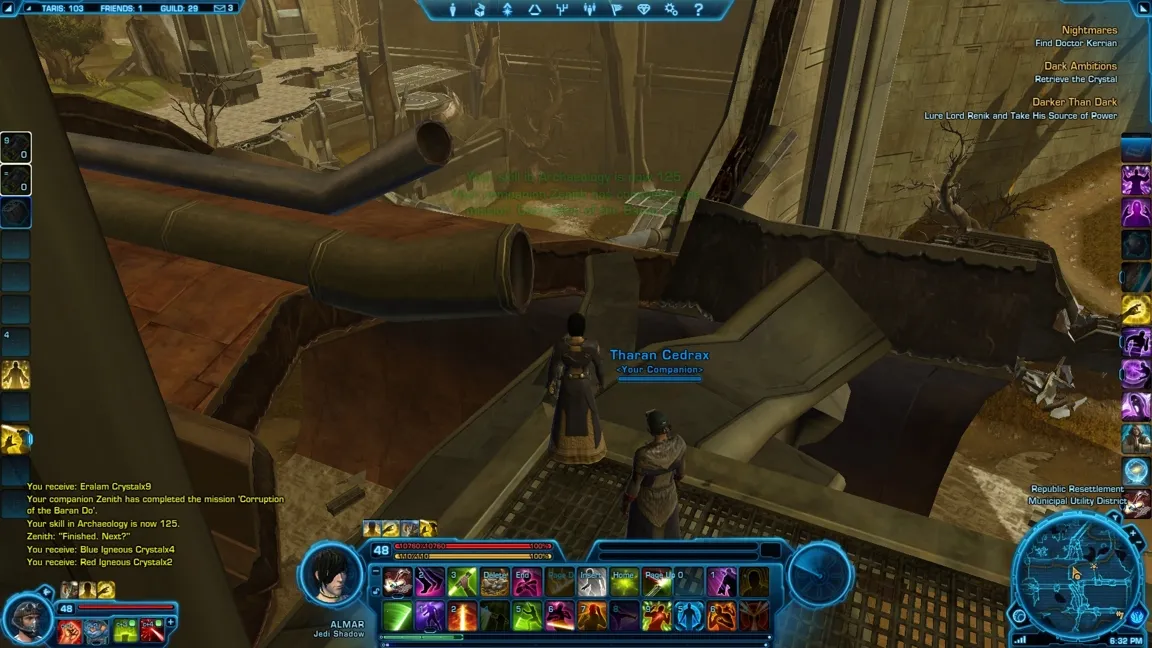The image size is (1152, 648).
Task: Click the help question mark icon
Action: pyautogui.click(x=698, y=9)
